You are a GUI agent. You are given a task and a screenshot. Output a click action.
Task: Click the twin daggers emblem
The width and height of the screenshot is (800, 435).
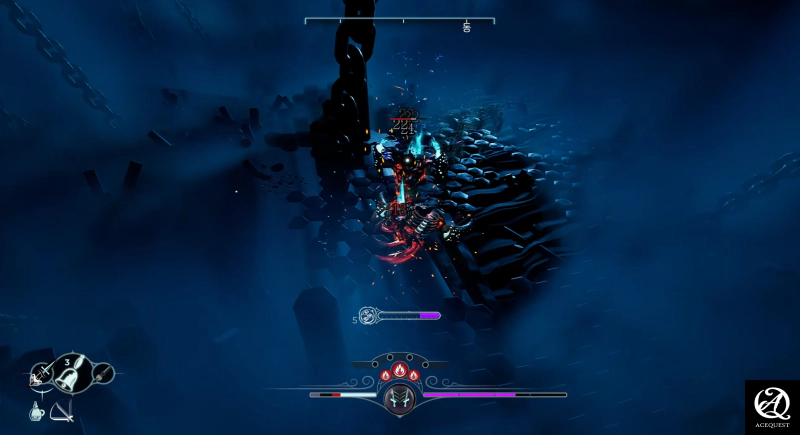(399, 397)
